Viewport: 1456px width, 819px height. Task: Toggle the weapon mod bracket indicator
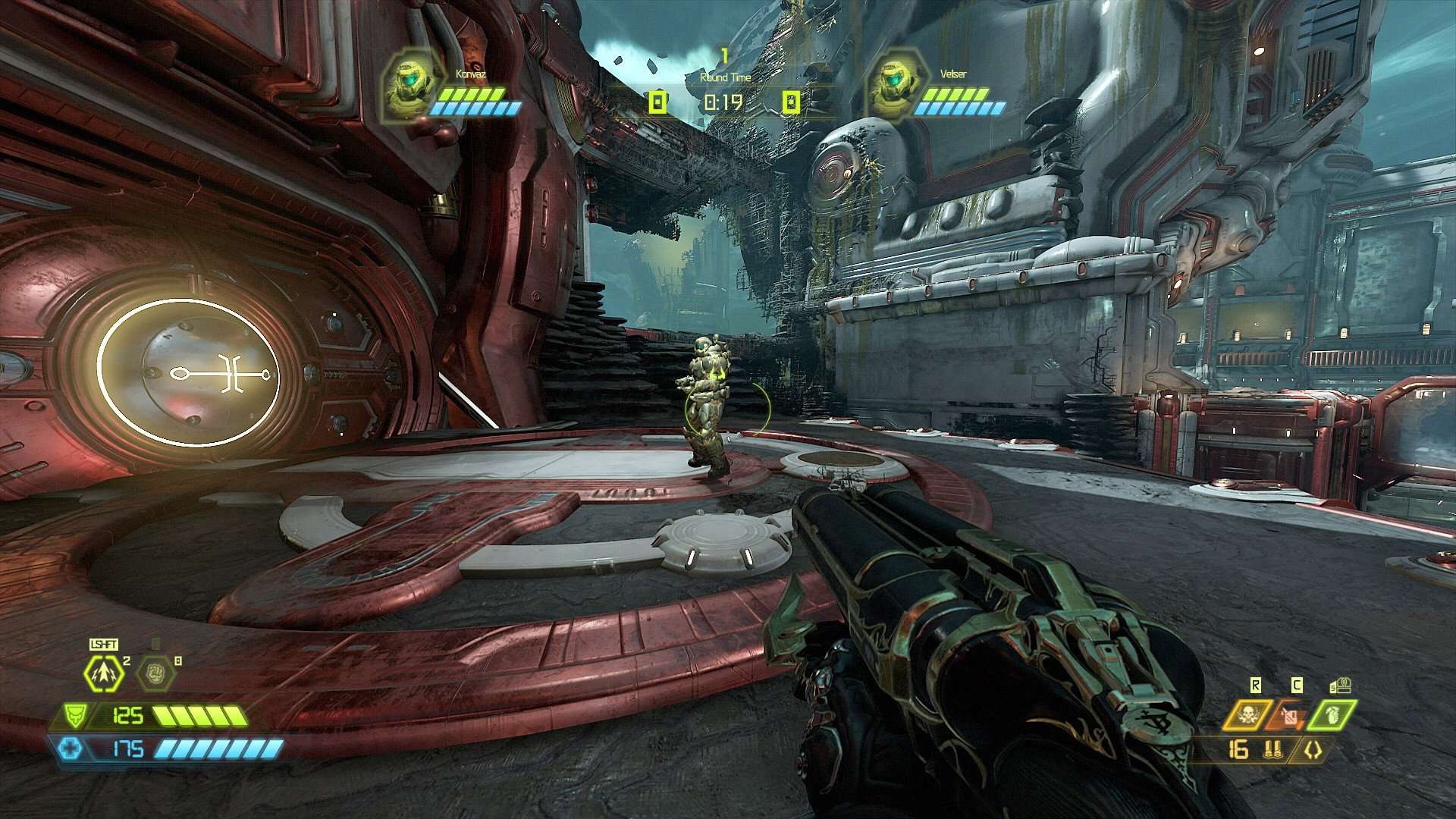pyautogui.click(x=1313, y=750)
